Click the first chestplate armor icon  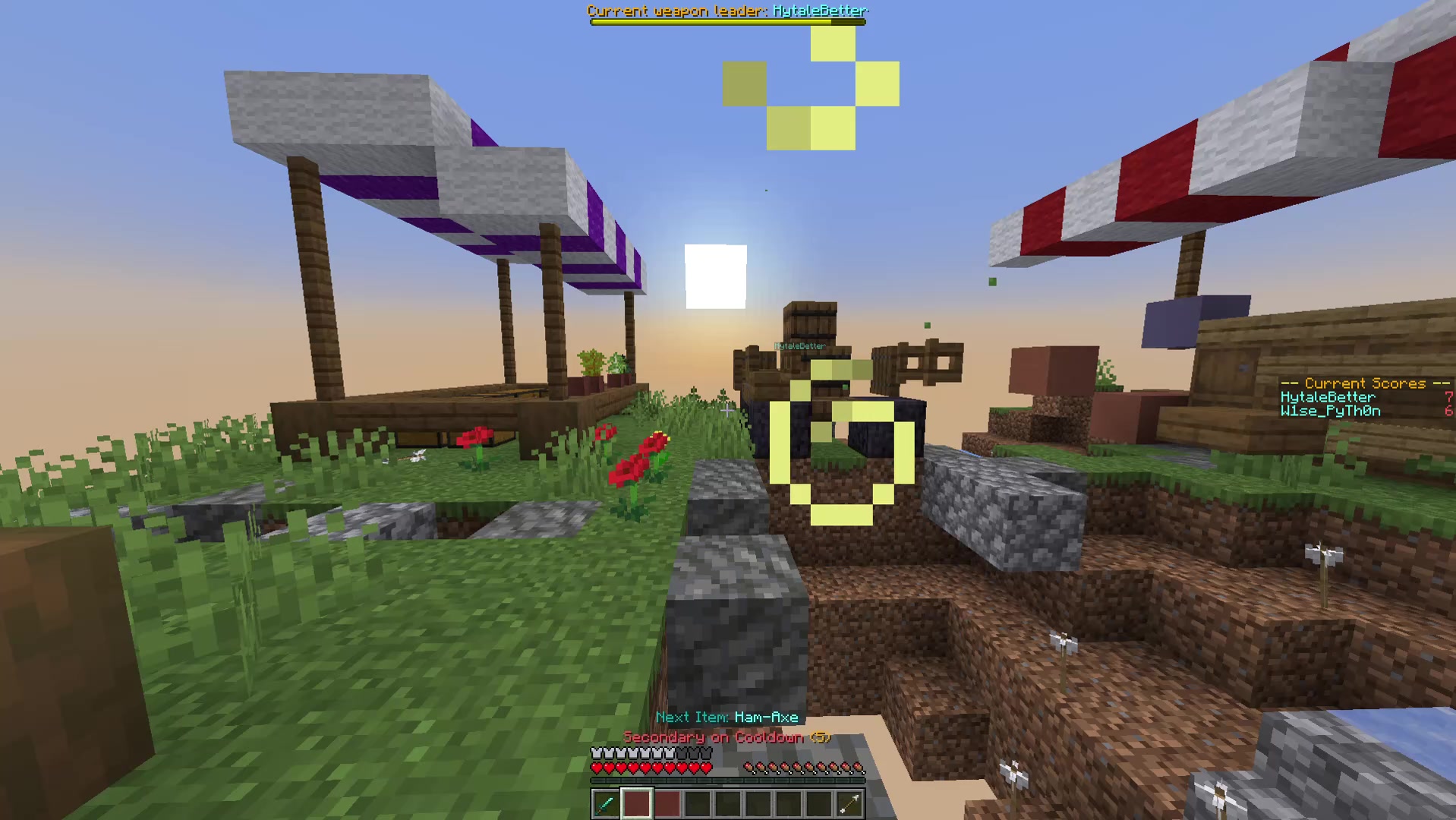(597, 752)
